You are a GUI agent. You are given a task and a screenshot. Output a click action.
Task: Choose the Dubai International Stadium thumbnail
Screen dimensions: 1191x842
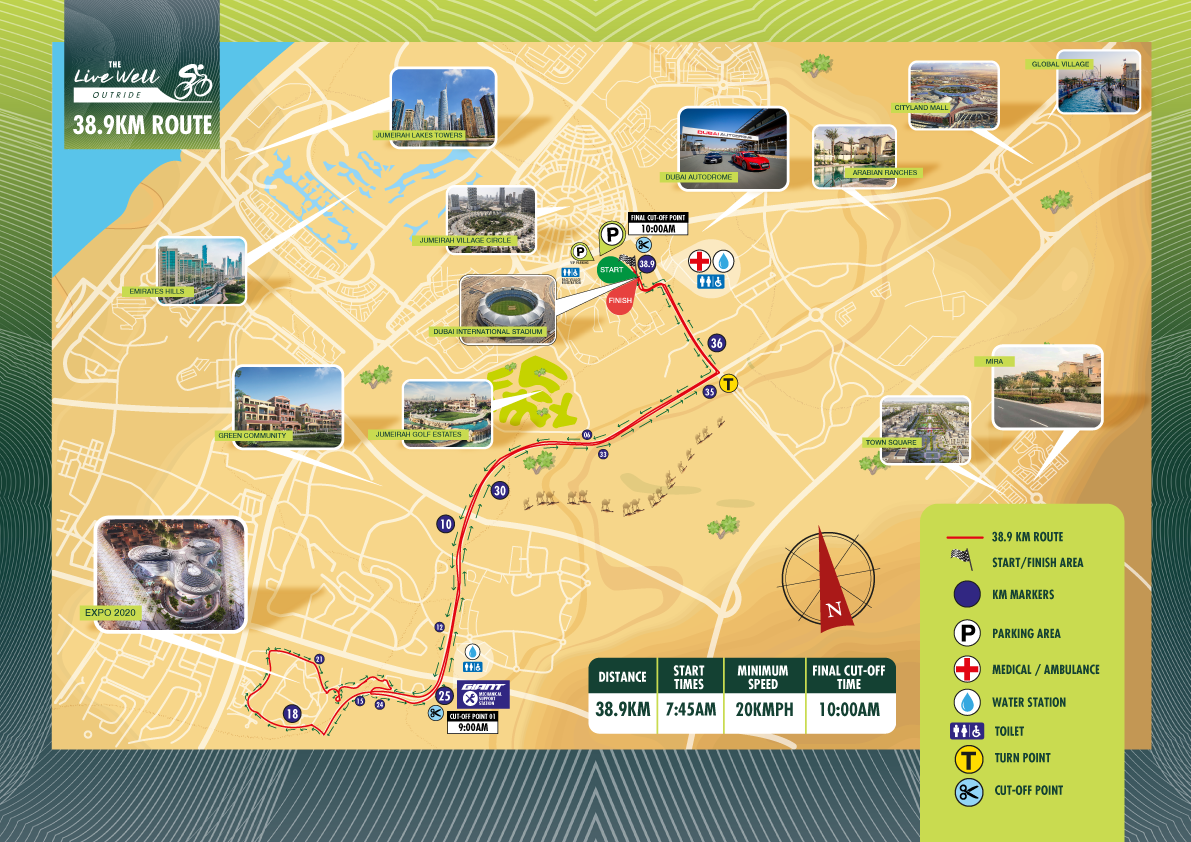509,309
